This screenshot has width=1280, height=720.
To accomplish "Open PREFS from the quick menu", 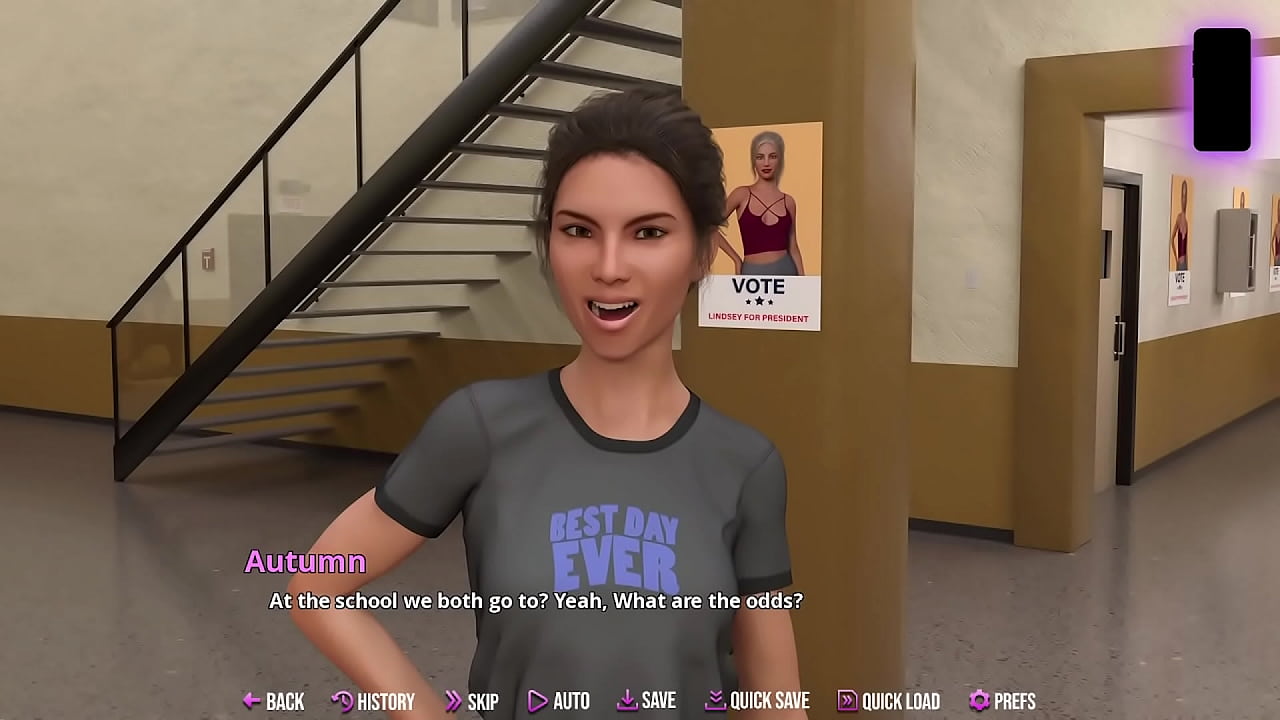I will [1013, 702].
